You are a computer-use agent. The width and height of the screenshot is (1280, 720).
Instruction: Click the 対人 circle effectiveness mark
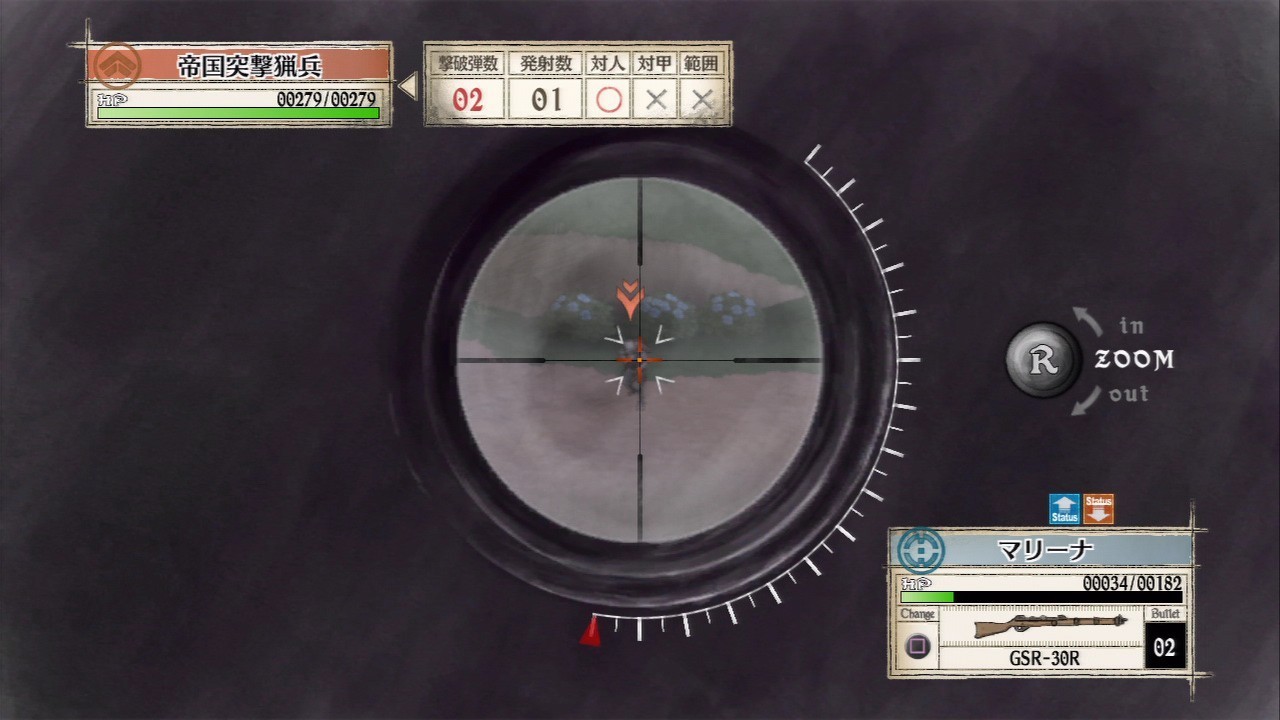[x=609, y=99]
